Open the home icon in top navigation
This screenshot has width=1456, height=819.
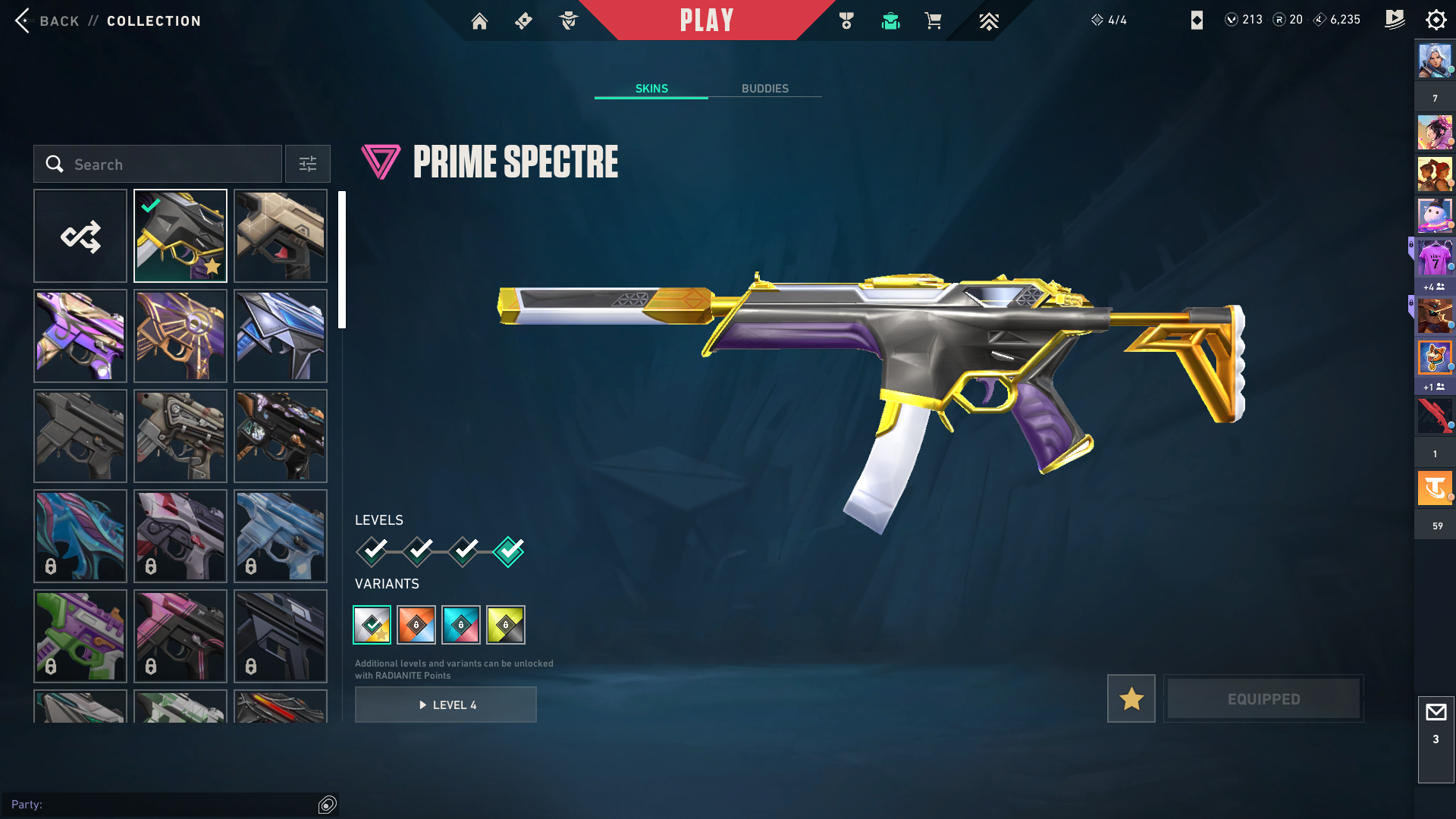[x=479, y=21]
